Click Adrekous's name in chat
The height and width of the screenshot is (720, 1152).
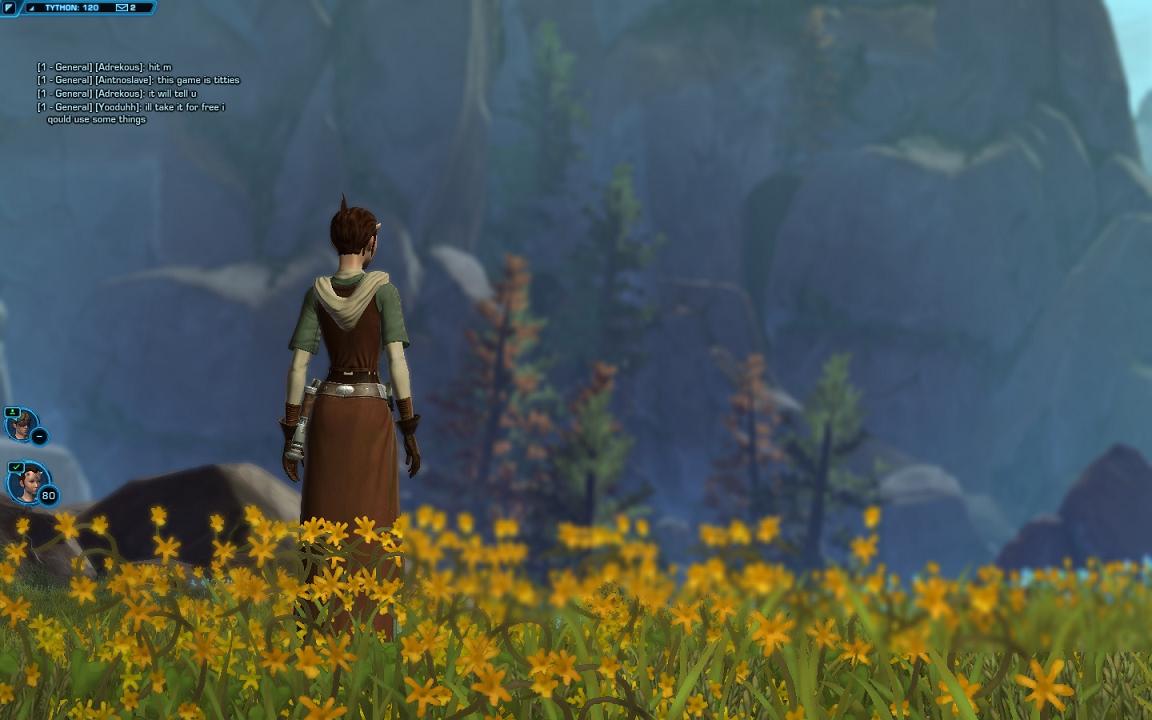coord(120,67)
